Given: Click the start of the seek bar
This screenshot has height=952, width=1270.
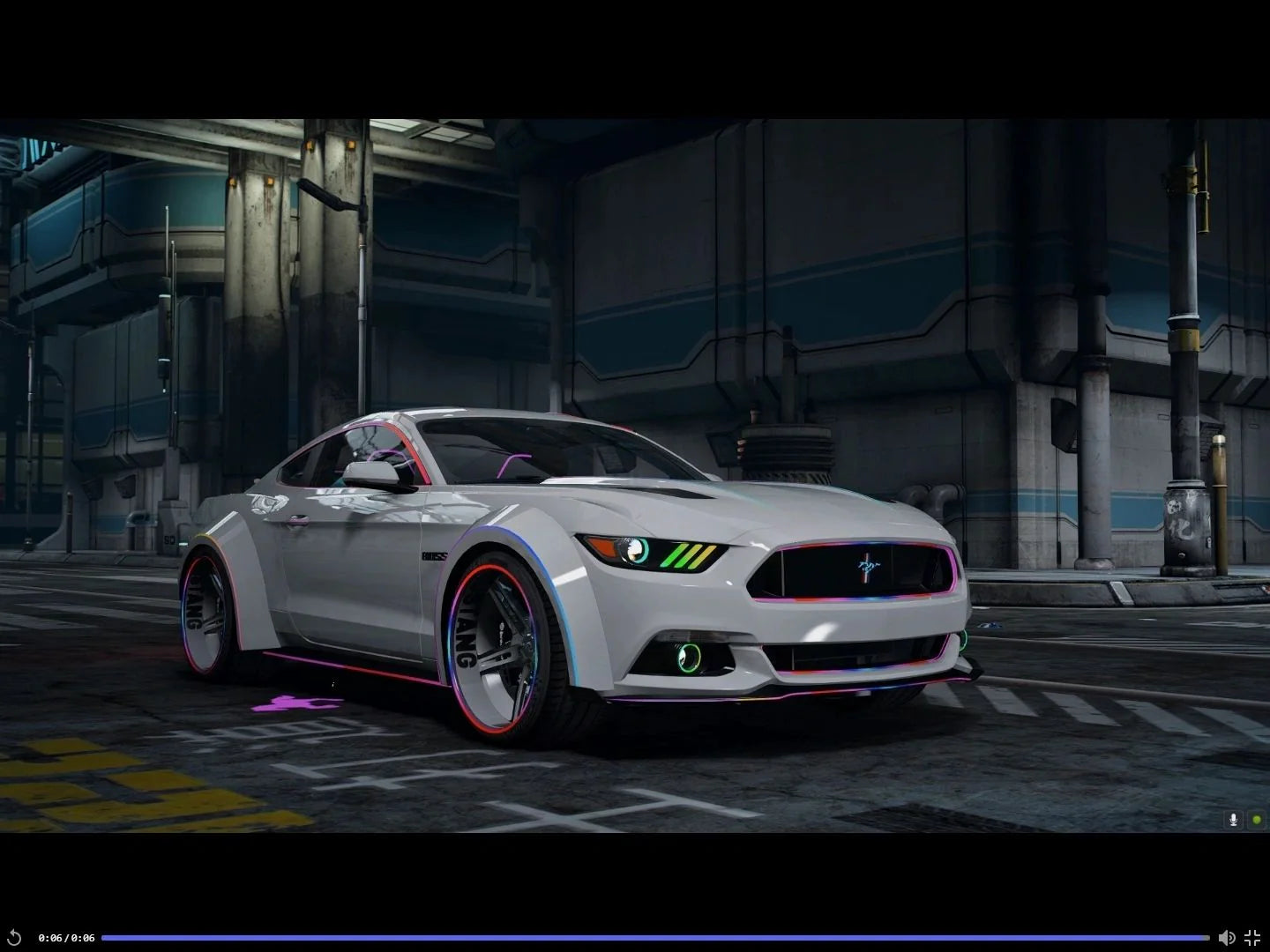Looking at the screenshot, I should (x=106, y=937).
